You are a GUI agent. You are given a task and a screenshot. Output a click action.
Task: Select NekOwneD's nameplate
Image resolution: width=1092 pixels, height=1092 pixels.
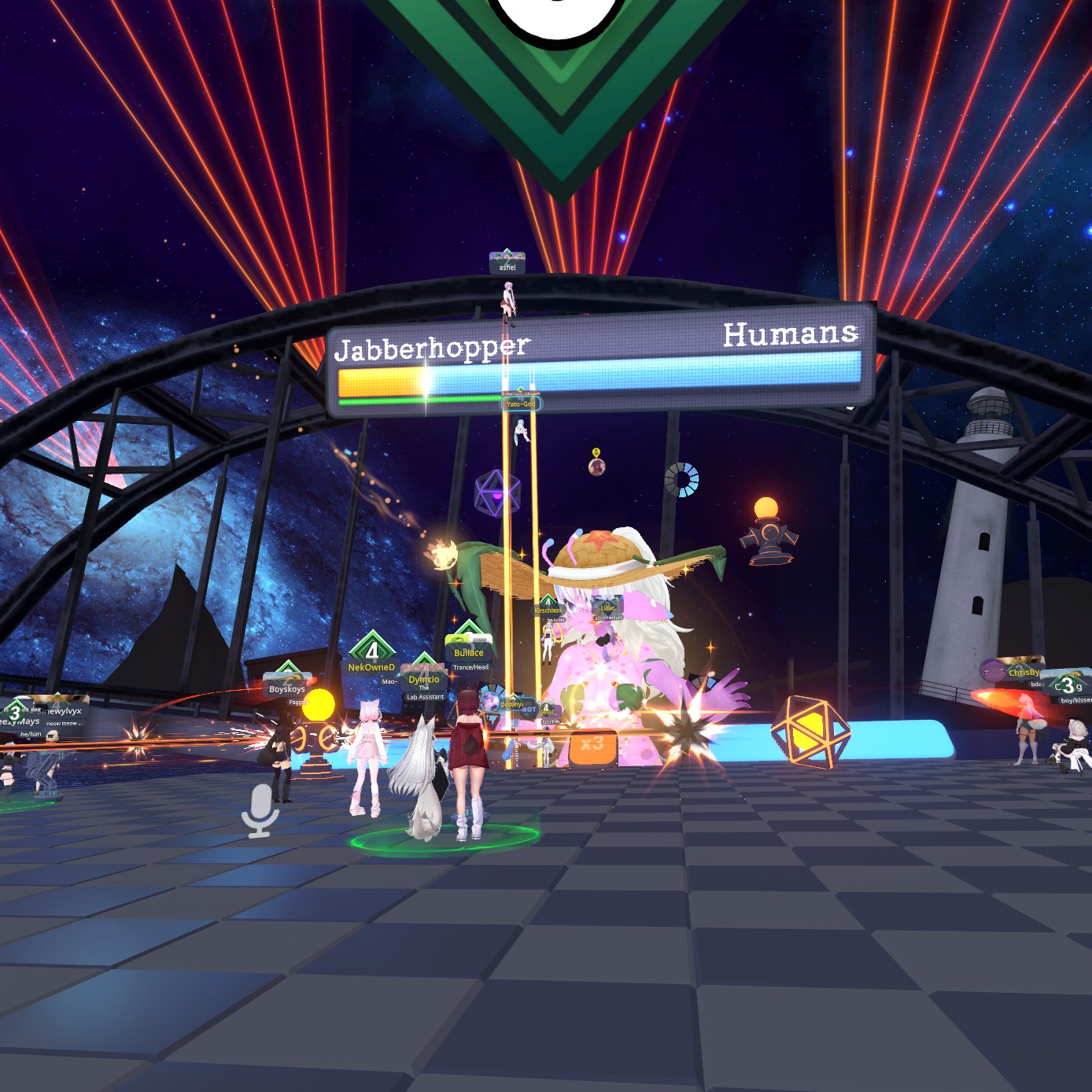coord(371,667)
